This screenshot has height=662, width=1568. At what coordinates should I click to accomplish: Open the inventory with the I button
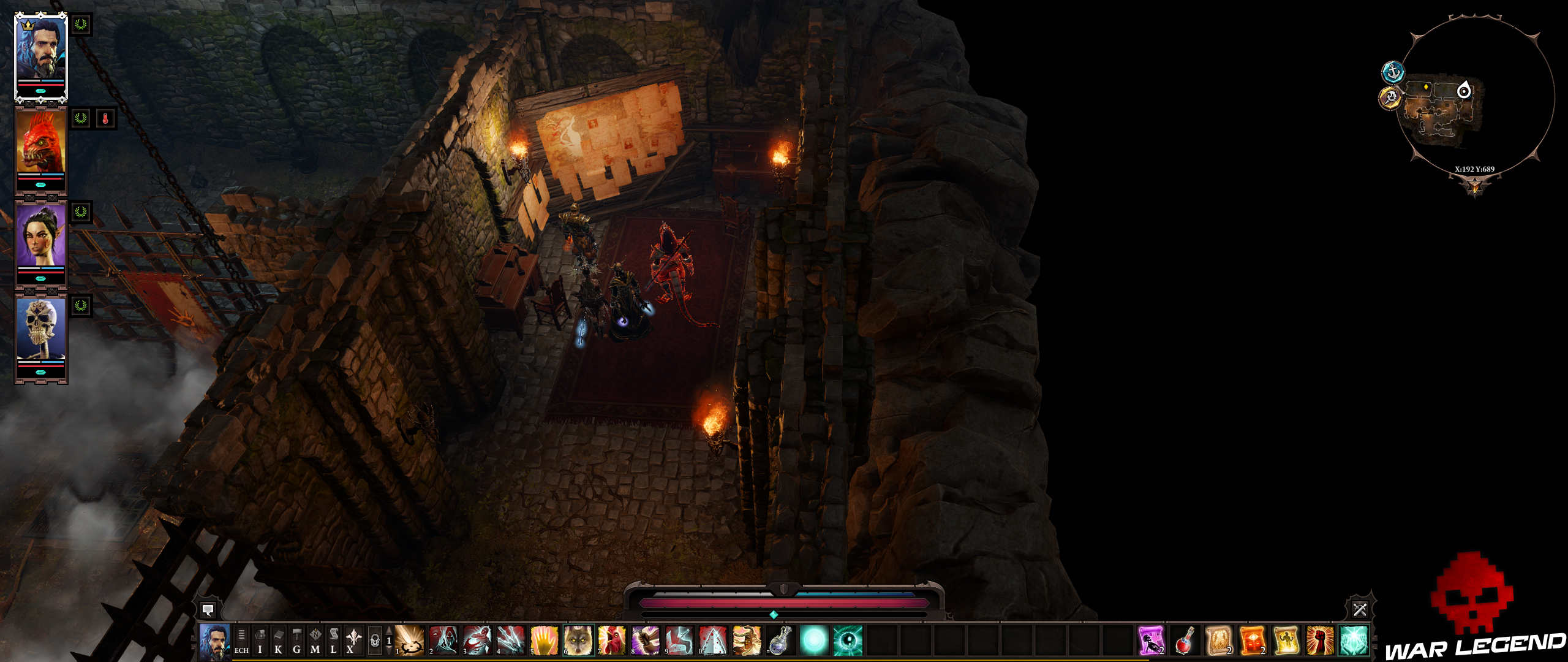point(260,641)
